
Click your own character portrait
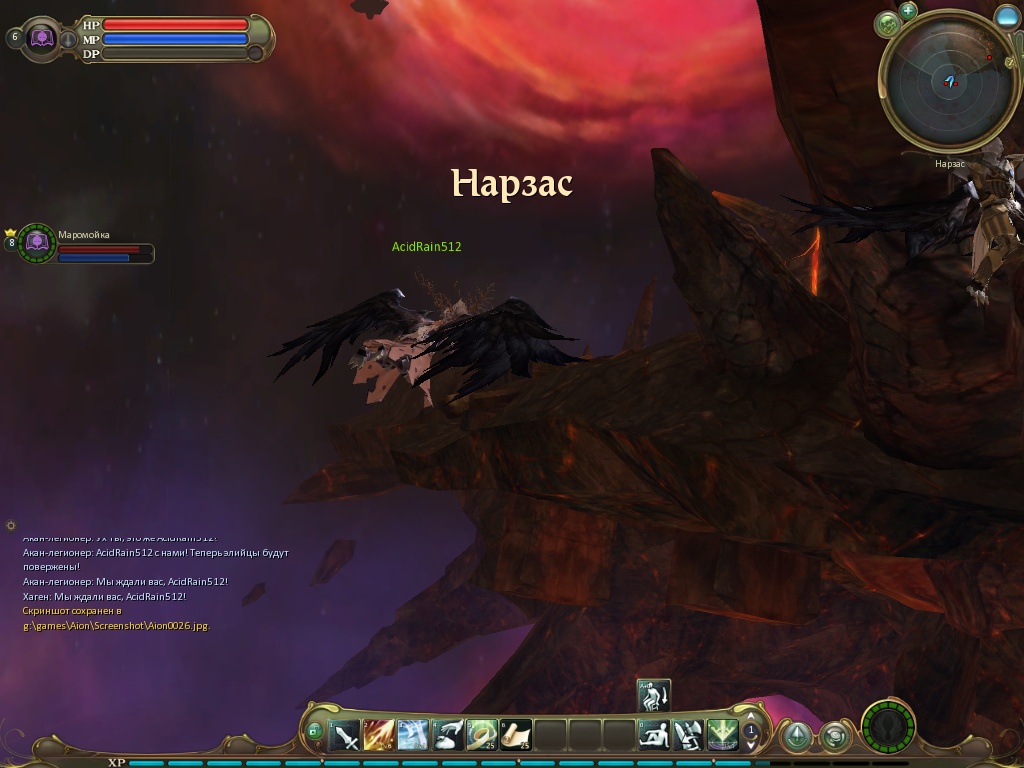click(42, 38)
